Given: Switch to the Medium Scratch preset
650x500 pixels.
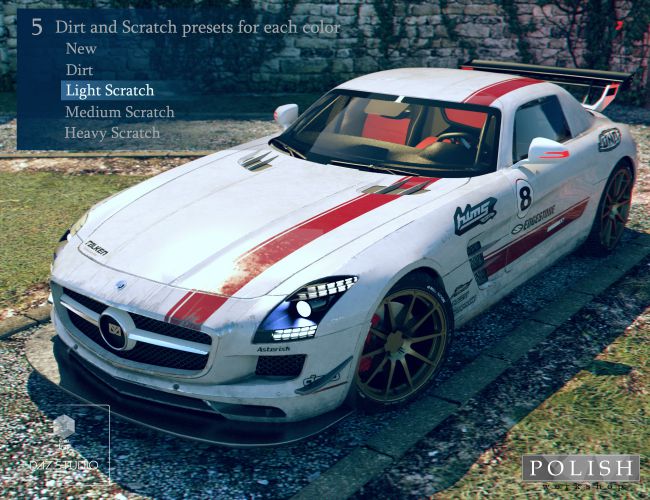Looking at the screenshot, I should coord(119,112).
